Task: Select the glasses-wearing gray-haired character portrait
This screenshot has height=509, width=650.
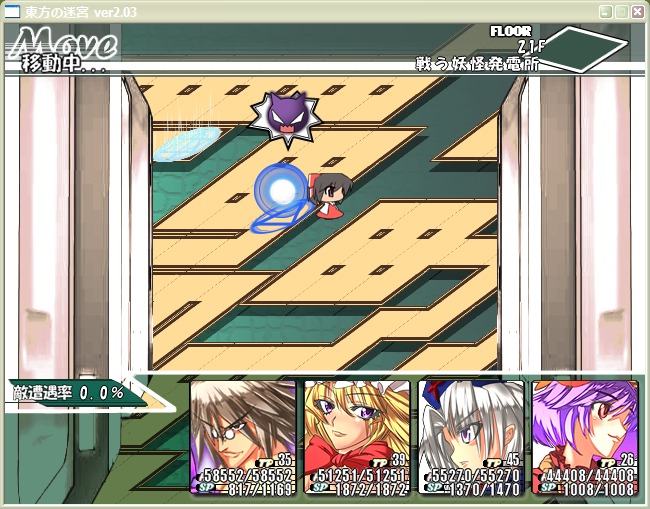Action: [x=243, y=436]
